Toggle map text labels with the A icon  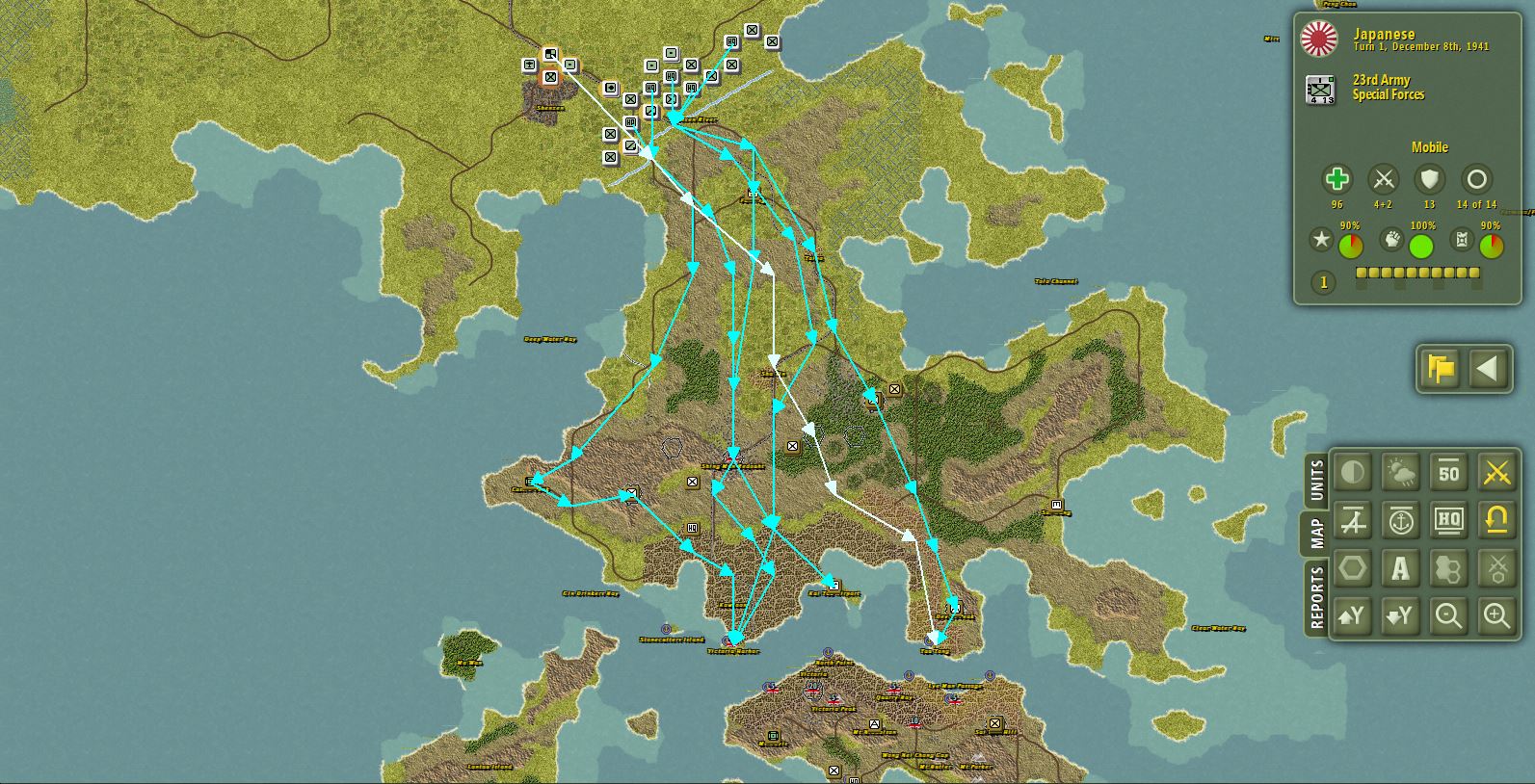(x=1401, y=568)
